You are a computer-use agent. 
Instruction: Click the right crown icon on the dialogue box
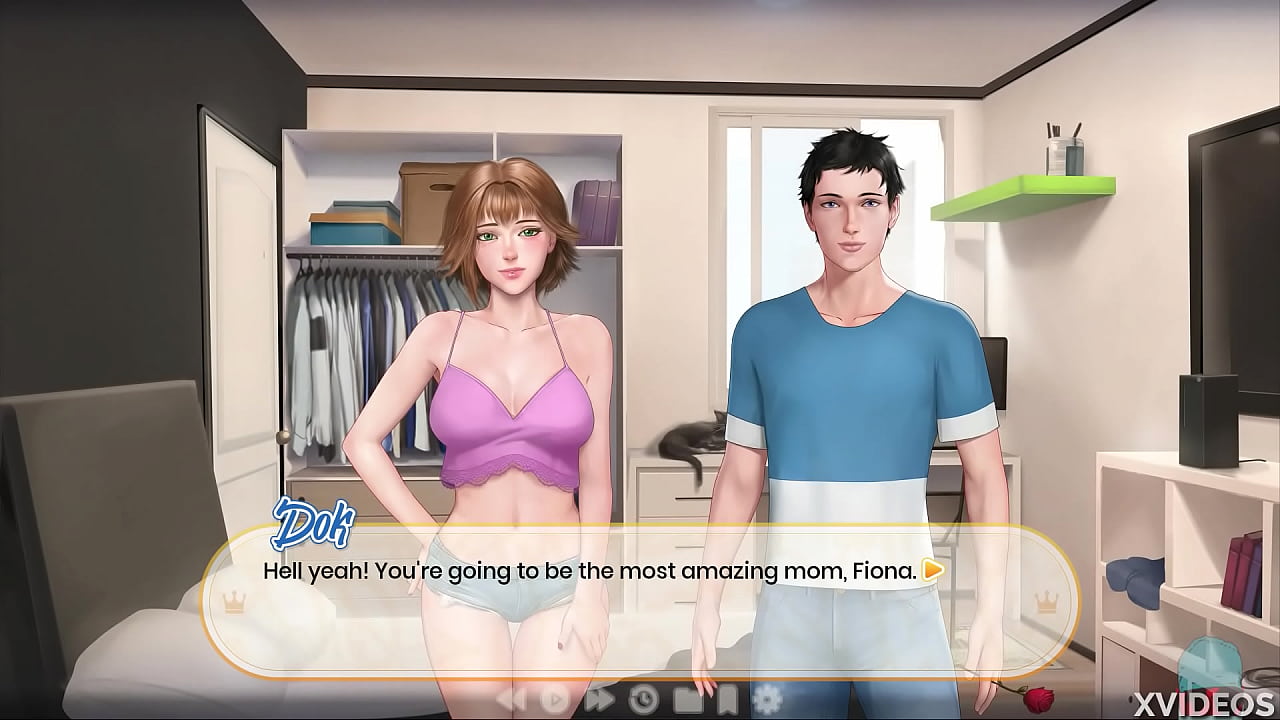tap(1046, 602)
